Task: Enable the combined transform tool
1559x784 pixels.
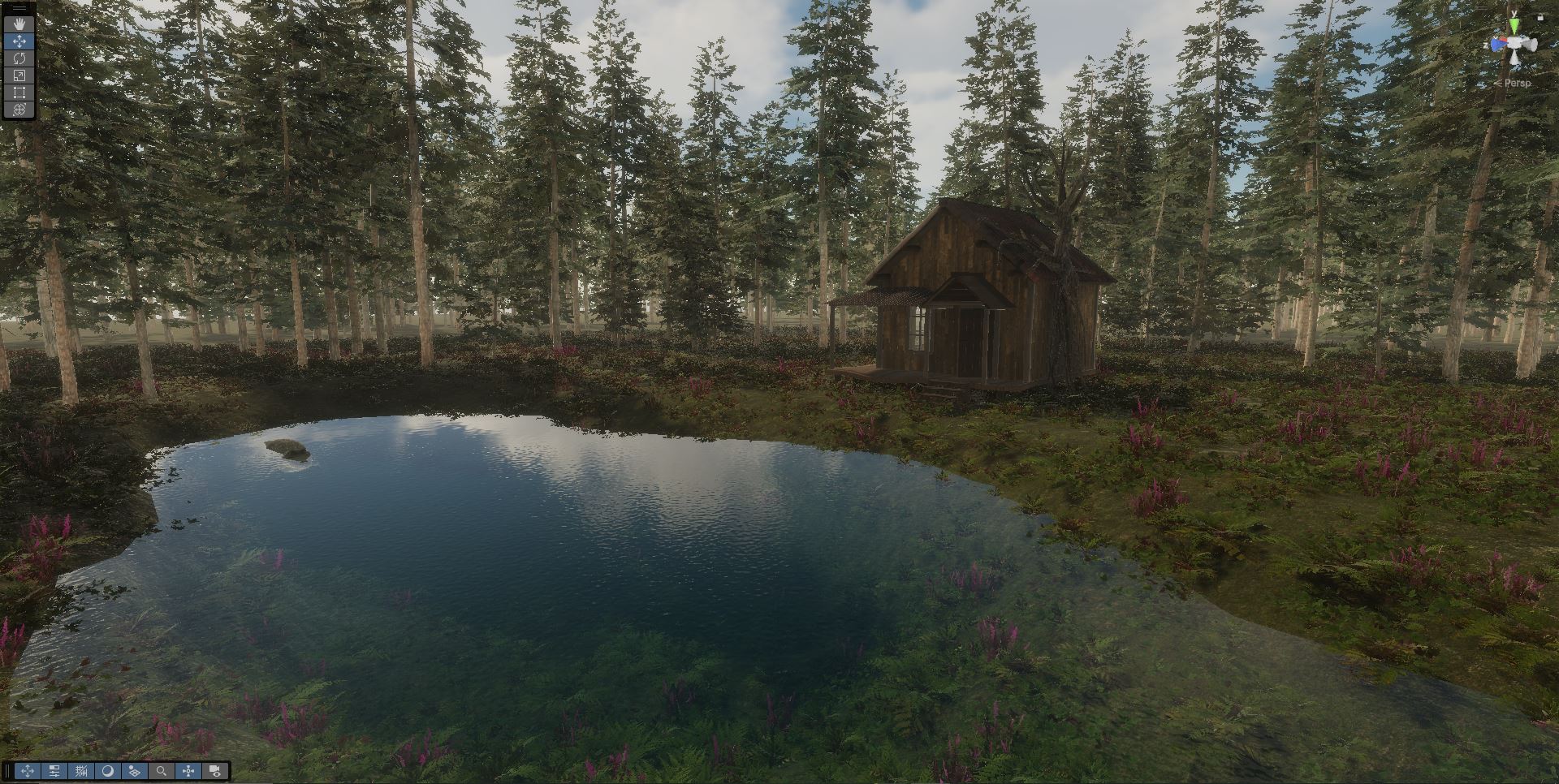Action: pyautogui.click(x=19, y=110)
